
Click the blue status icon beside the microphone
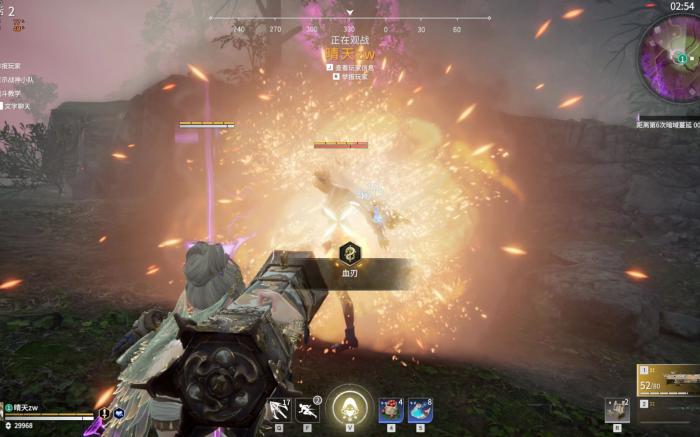(x=118, y=412)
